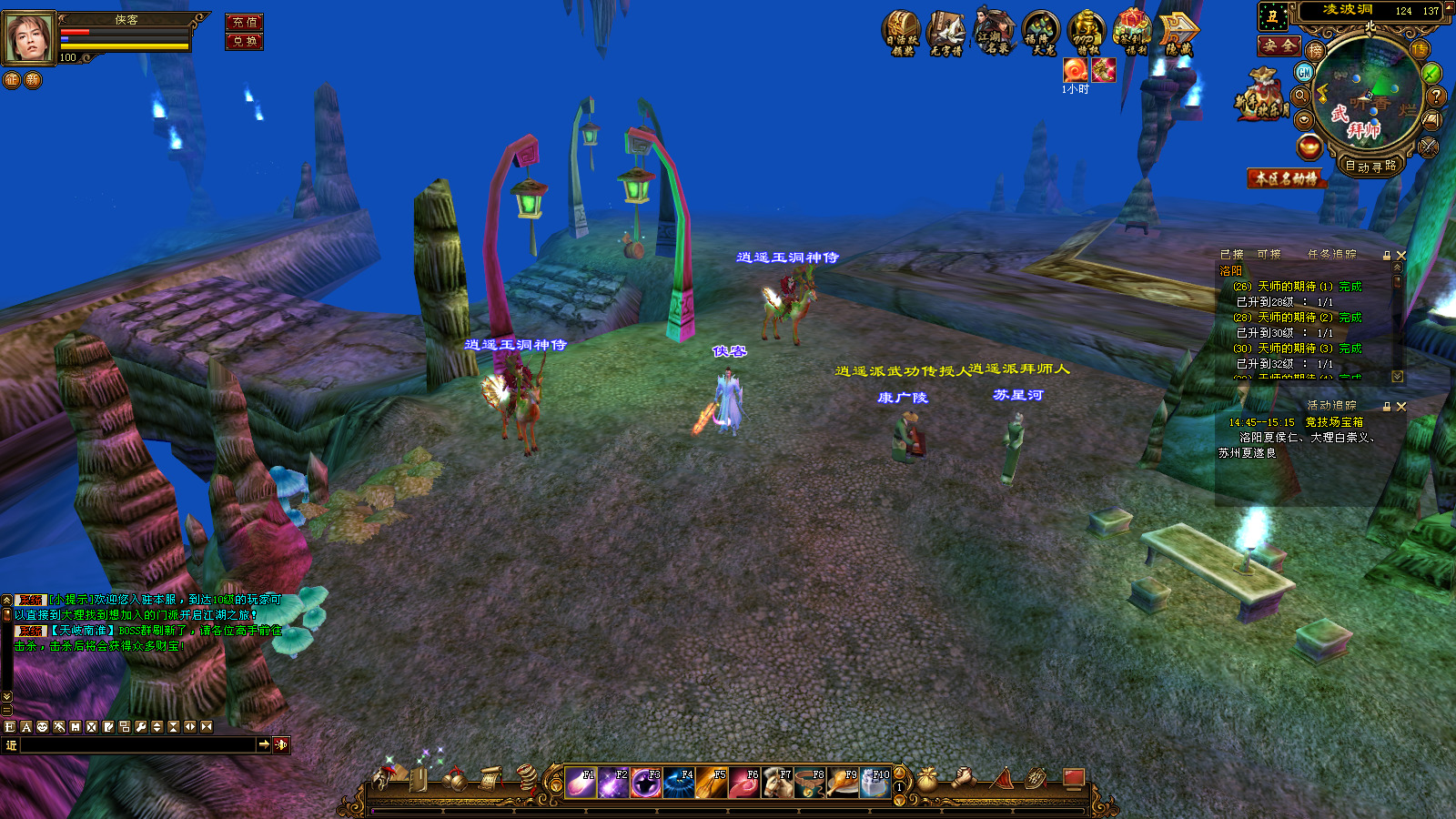Image resolution: width=1456 pixels, height=819 pixels.
Task: Click the 自动寻路 auto-pathing button
Action: (x=1370, y=167)
